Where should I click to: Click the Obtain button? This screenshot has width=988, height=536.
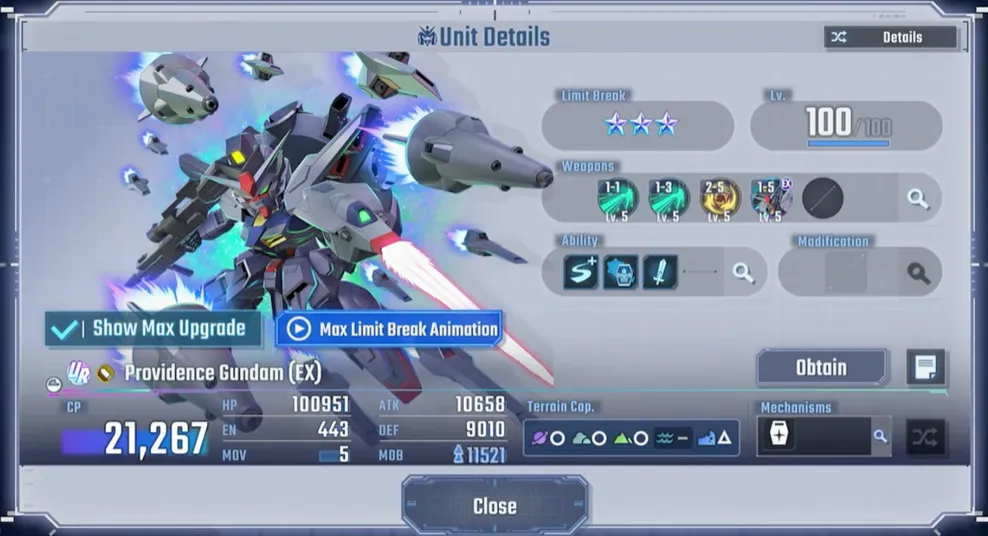point(821,367)
